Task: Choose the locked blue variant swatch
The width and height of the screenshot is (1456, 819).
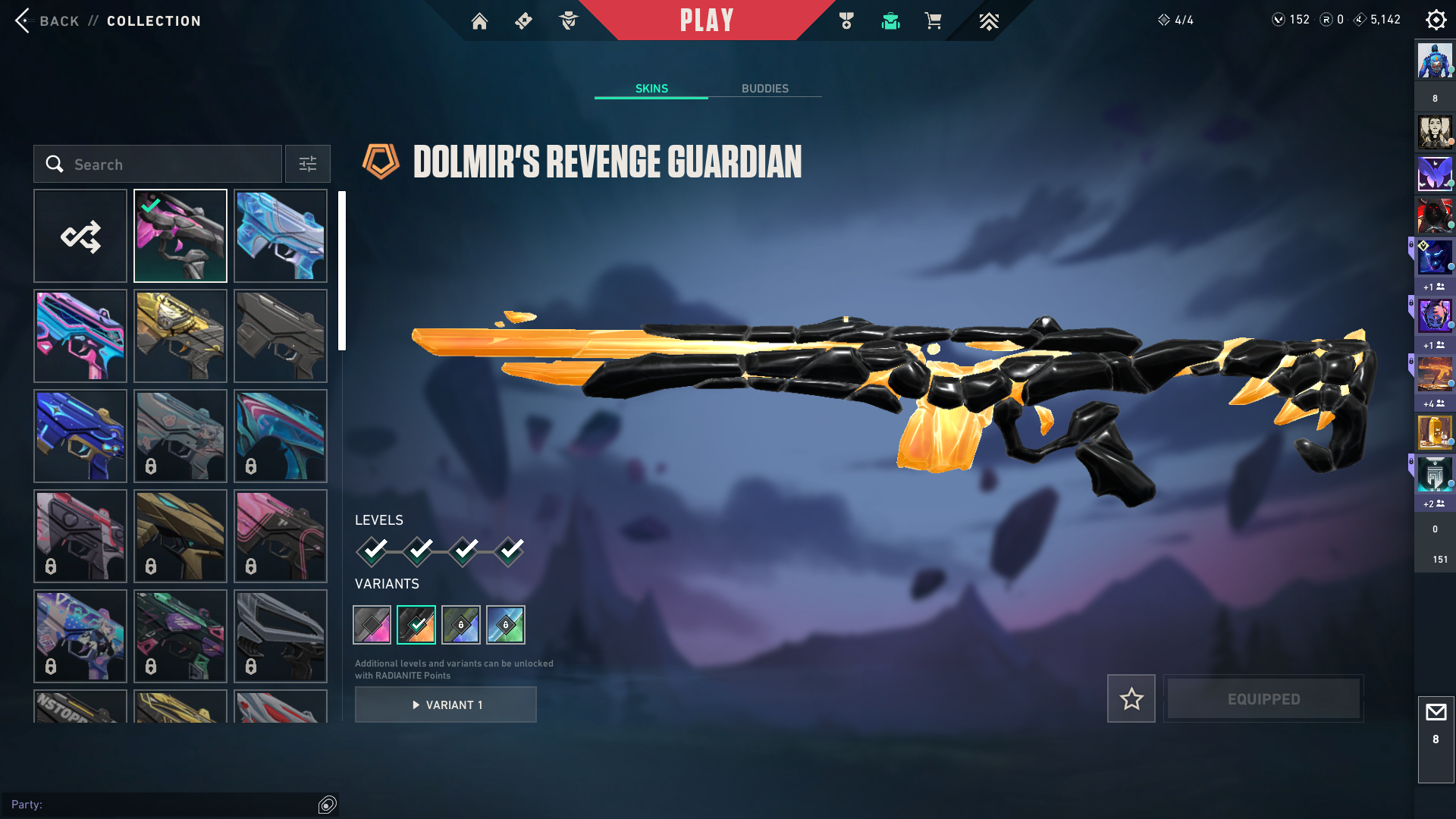Action: coord(461,625)
